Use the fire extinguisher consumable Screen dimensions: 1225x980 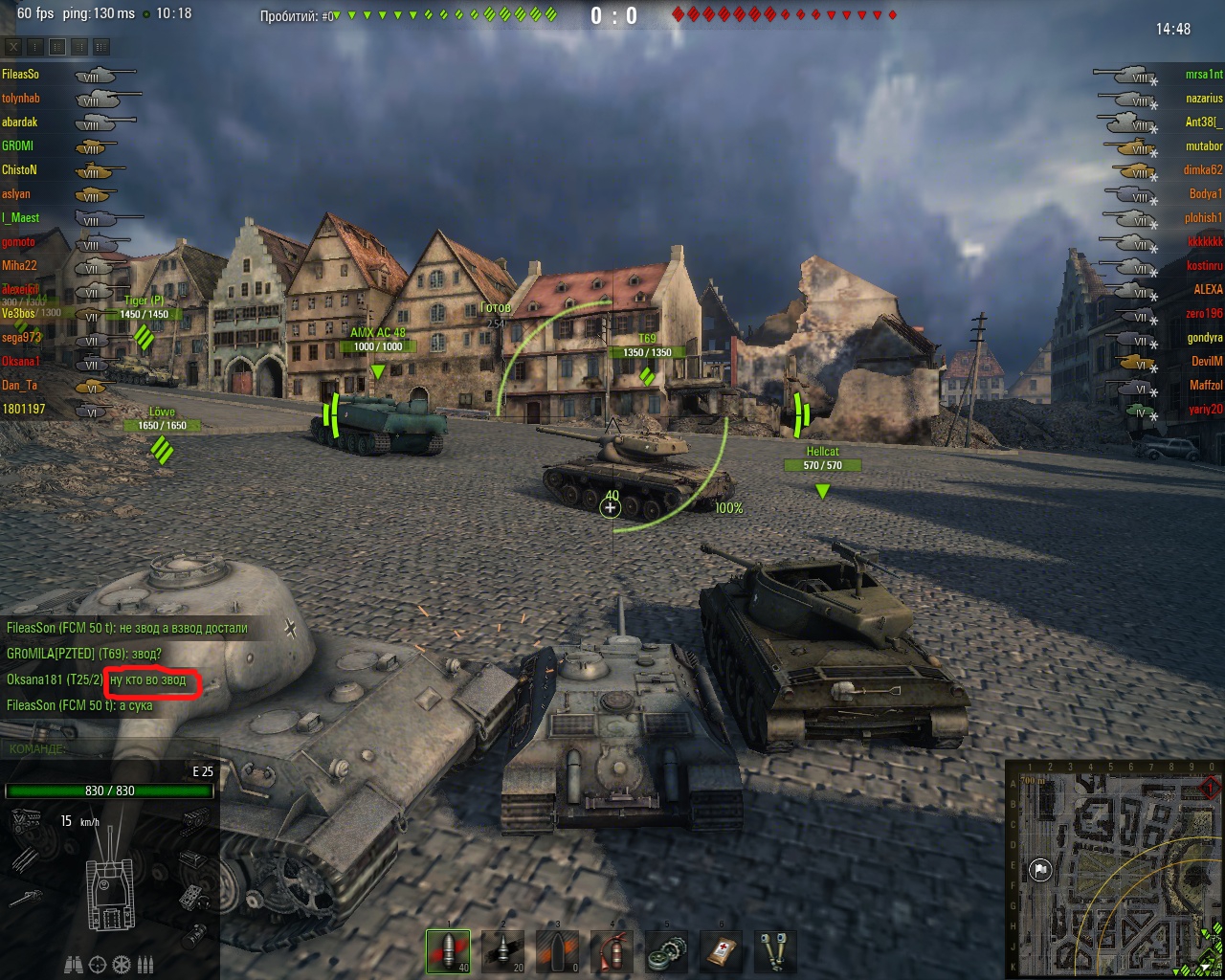pyautogui.click(x=612, y=951)
